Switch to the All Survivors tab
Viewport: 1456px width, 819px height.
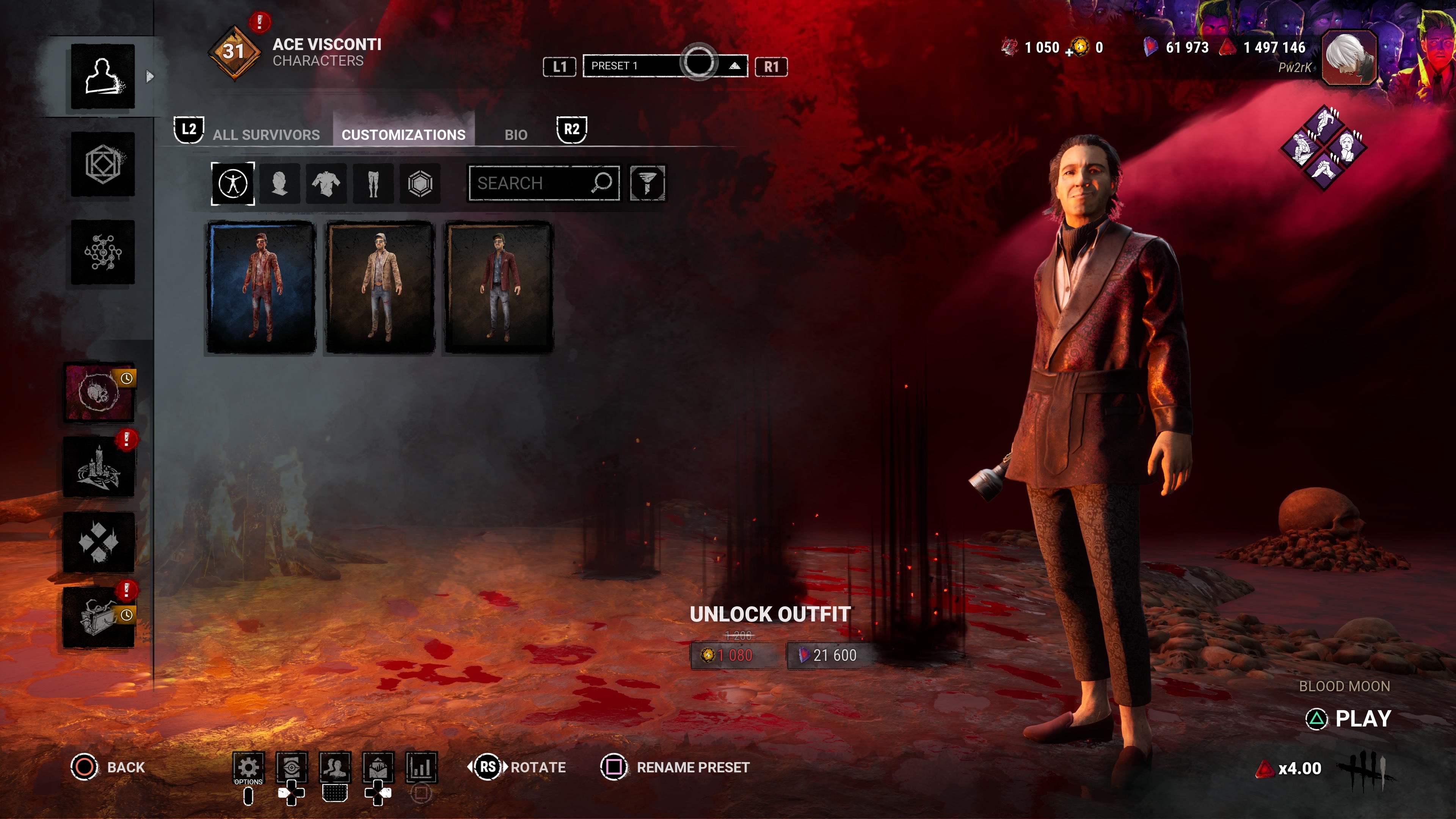(x=266, y=135)
